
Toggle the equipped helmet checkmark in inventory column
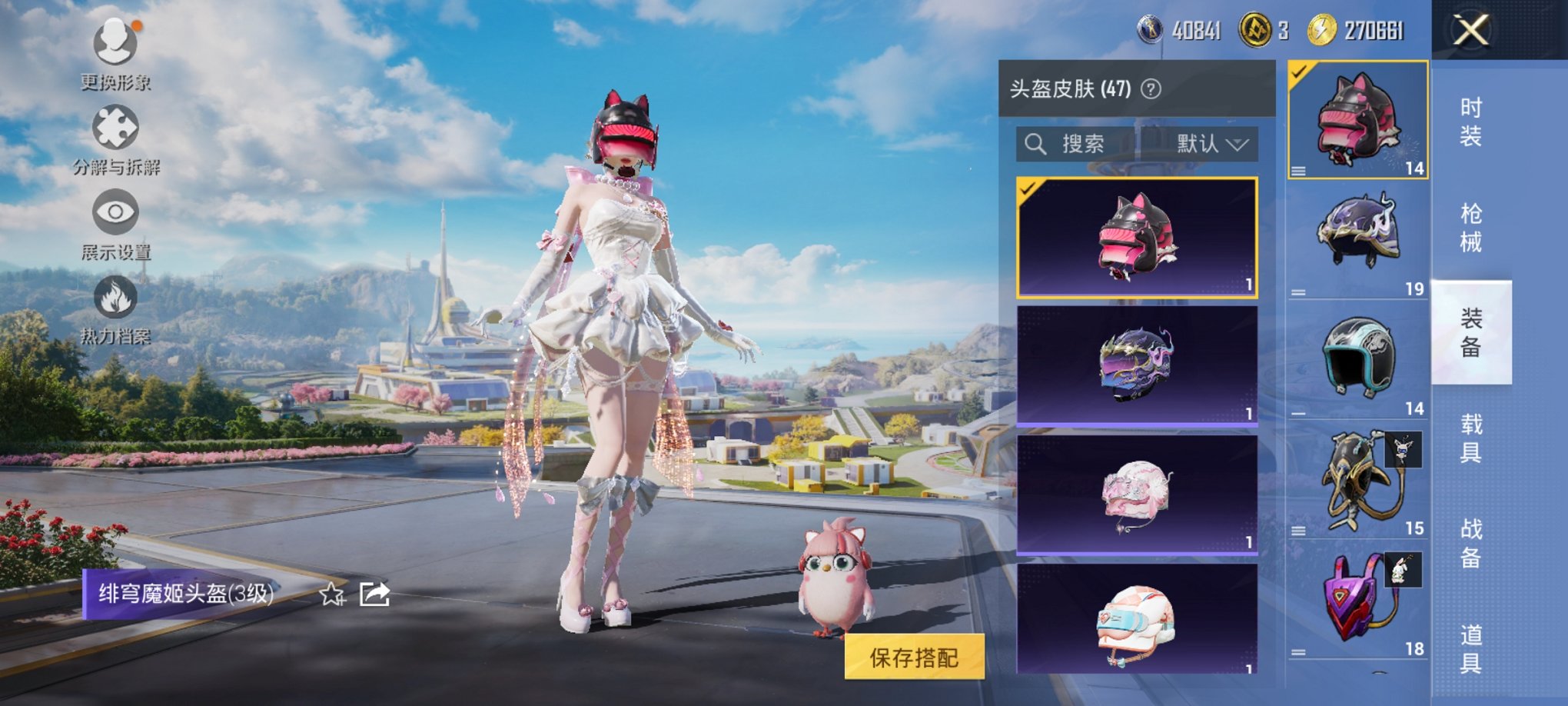1299,70
